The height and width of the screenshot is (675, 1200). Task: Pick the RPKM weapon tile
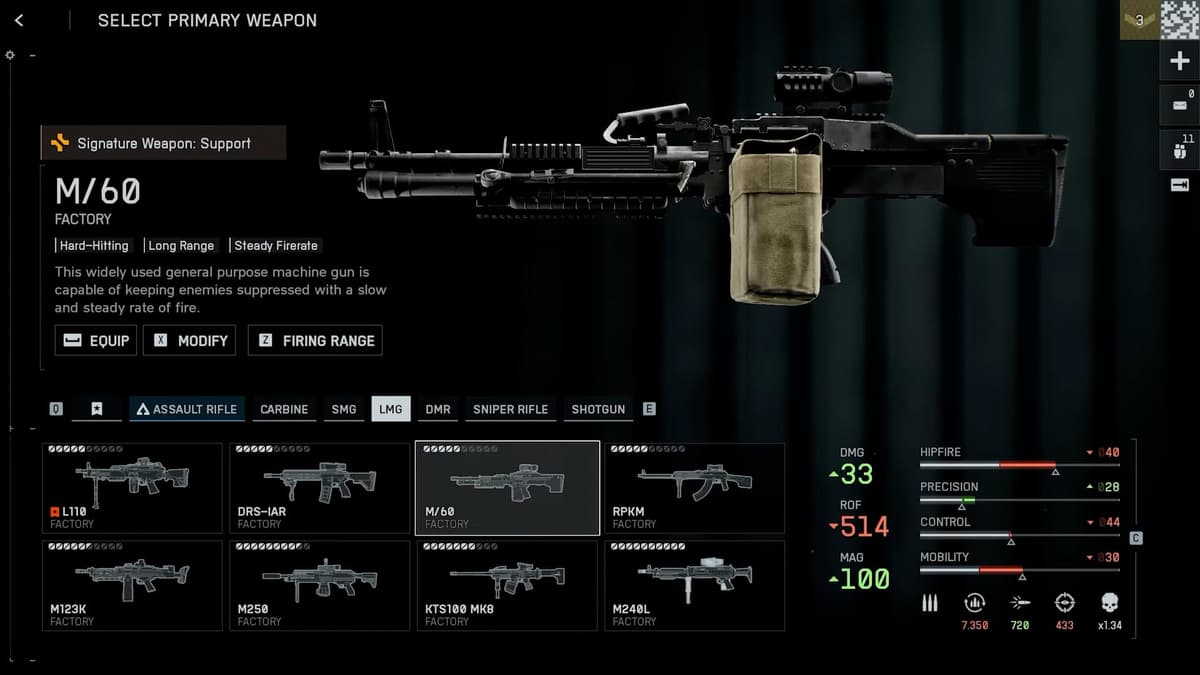694,488
